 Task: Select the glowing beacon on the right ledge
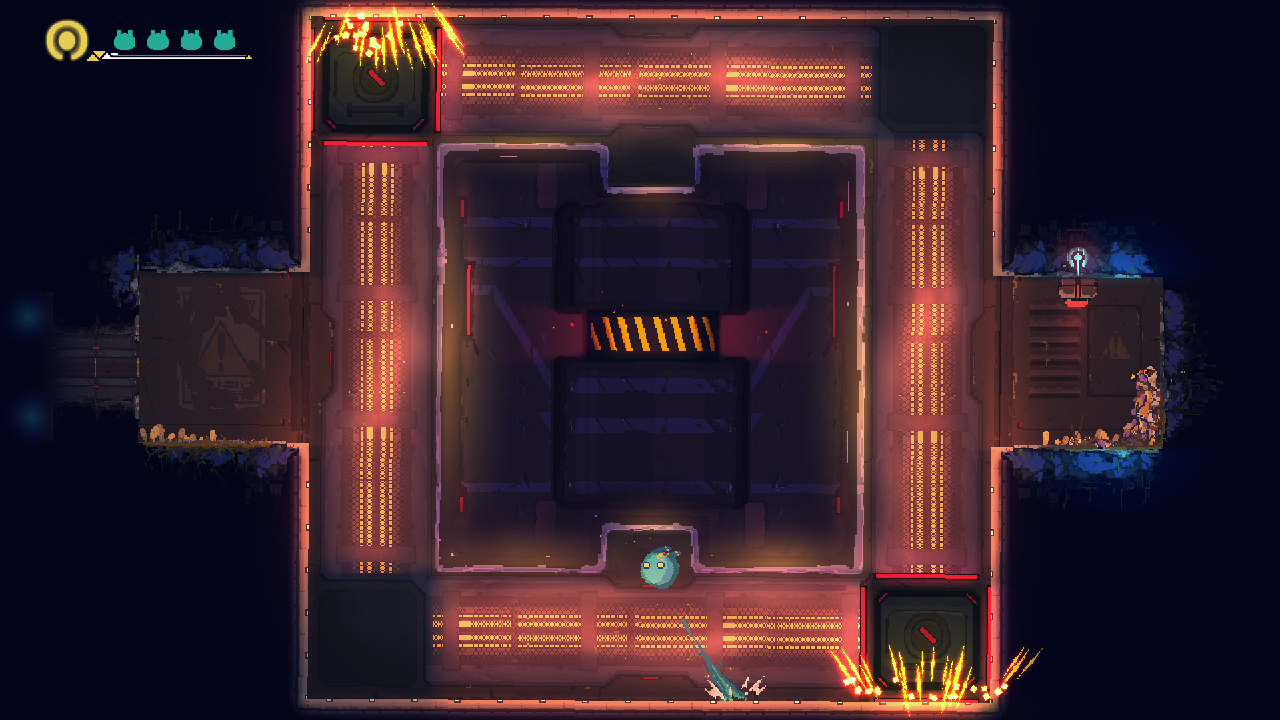pyautogui.click(x=1078, y=256)
